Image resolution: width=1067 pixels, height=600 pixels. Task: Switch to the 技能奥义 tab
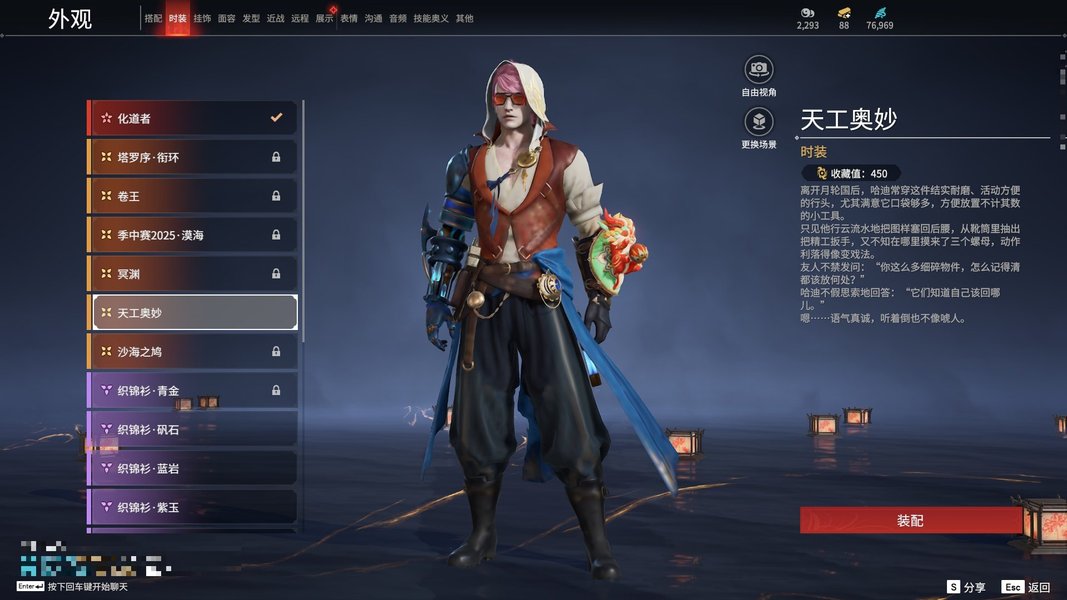431,19
